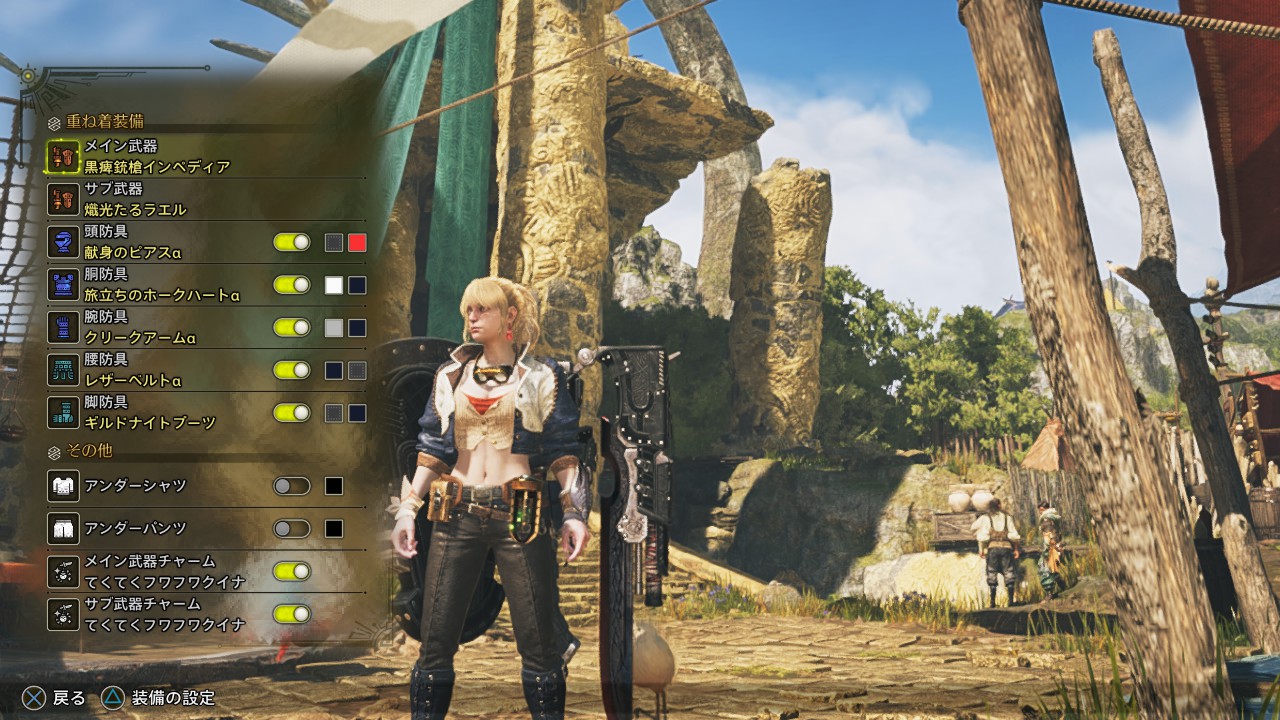Image resolution: width=1280 pixels, height=720 pixels.
Task: Toggle the 胴防具 display switch
Action: click(x=292, y=285)
